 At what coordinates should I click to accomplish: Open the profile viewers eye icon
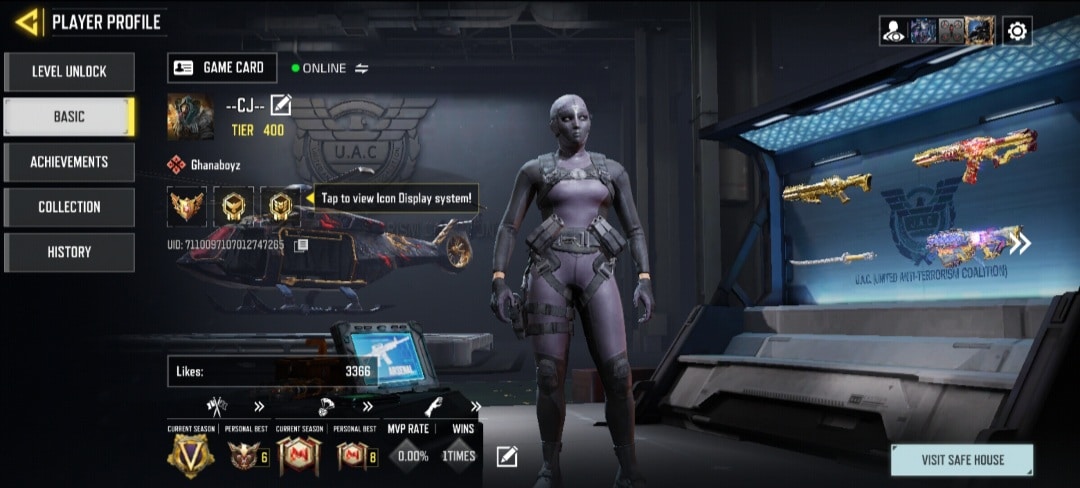click(x=893, y=31)
